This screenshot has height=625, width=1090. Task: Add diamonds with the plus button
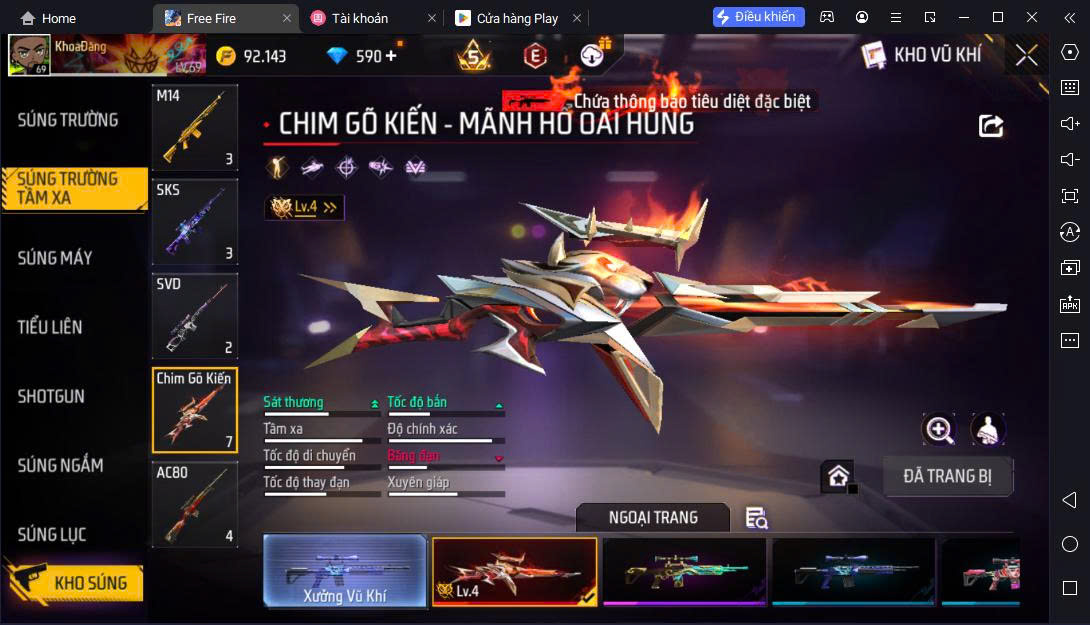pos(391,56)
